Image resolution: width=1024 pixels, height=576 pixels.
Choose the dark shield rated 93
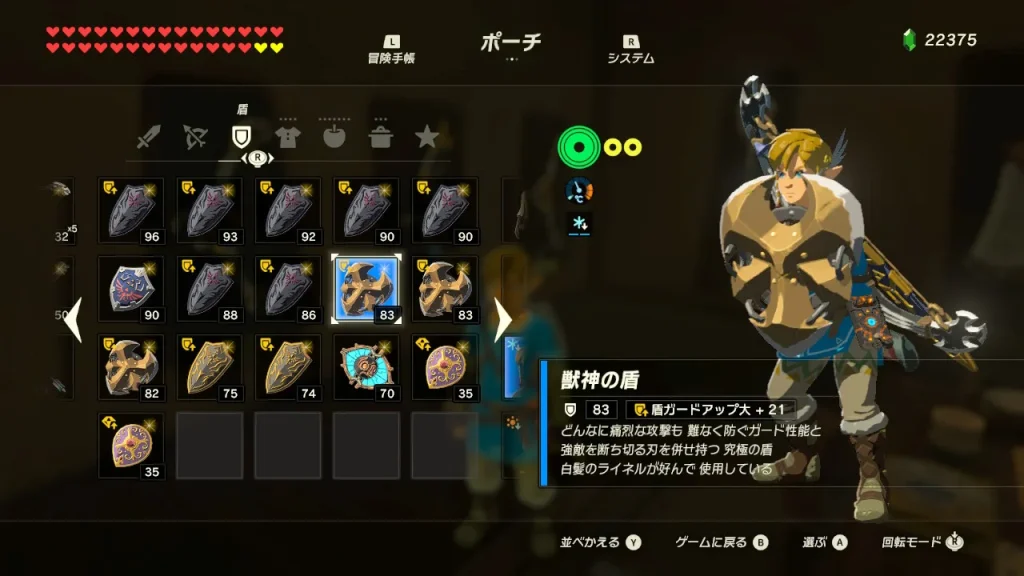209,211
